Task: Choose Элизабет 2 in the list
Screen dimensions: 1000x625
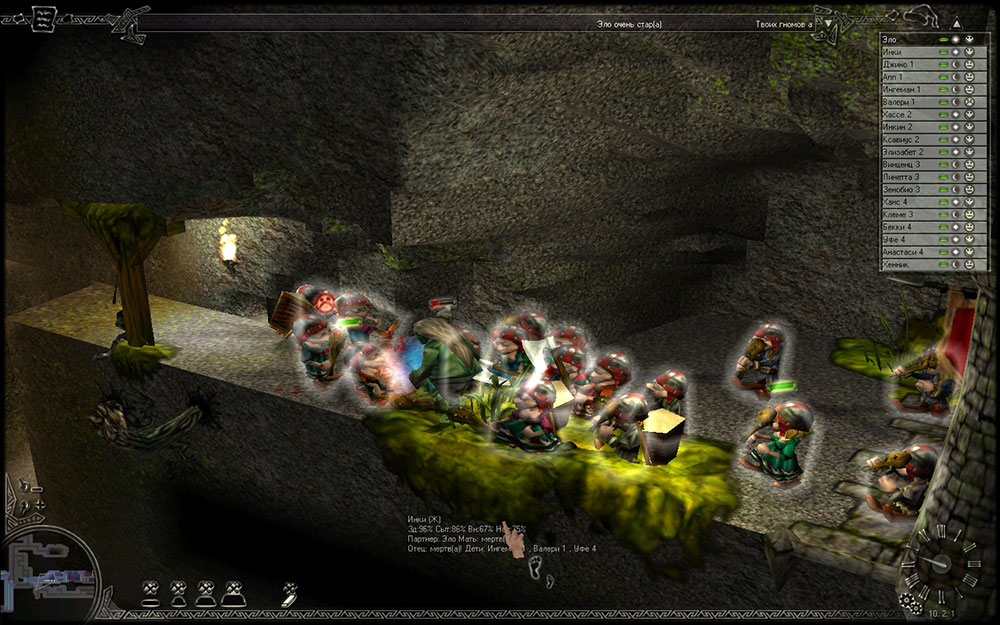Action: 905,152
